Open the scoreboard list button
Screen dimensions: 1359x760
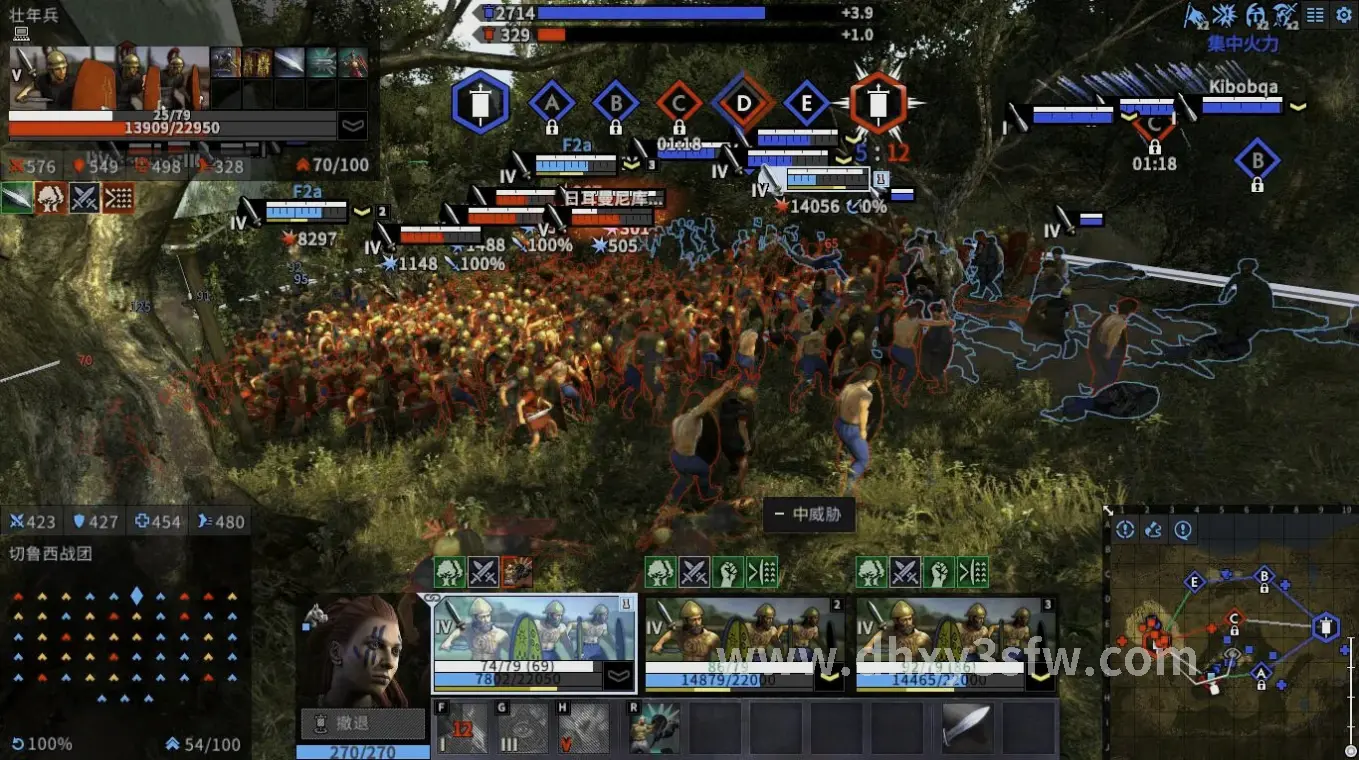pos(1315,15)
